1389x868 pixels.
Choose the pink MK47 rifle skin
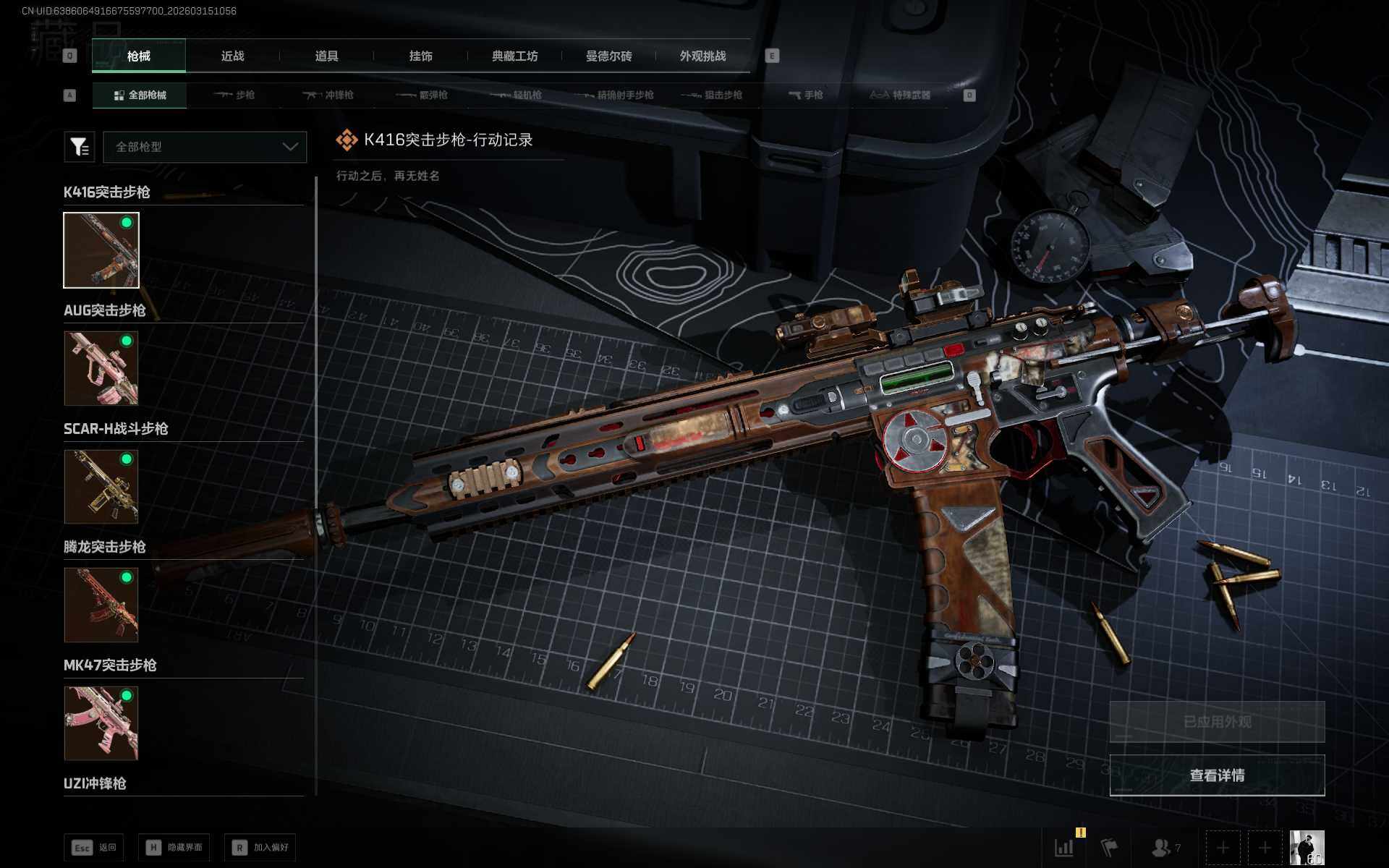(x=101, y=723)
